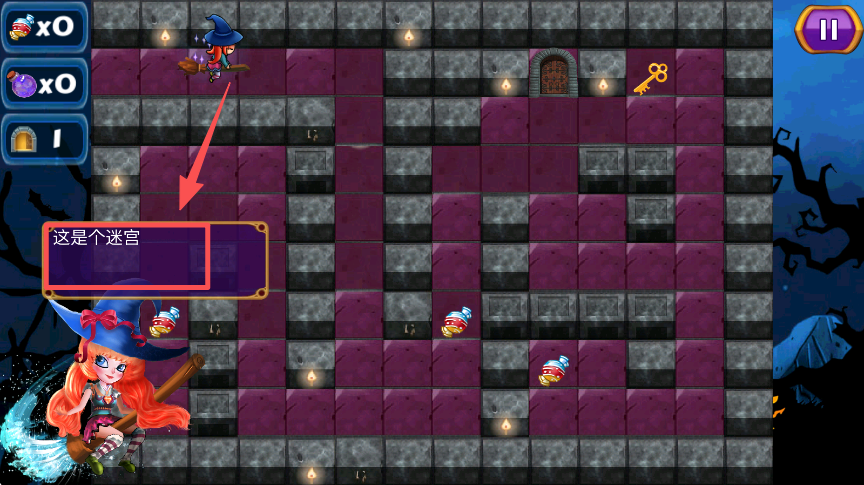Select the purple potion slot
The image size is (864, 485).
click(x=43, y=84)
